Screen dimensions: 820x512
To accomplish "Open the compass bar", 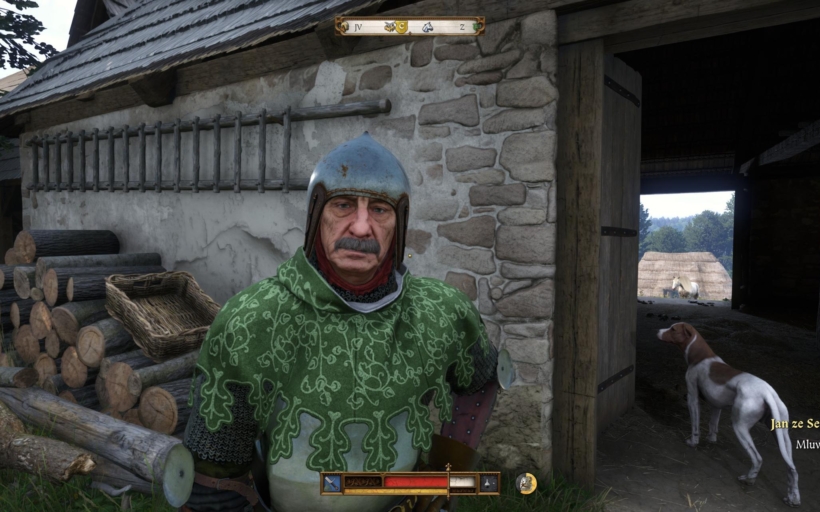I will tap(409, 26).
